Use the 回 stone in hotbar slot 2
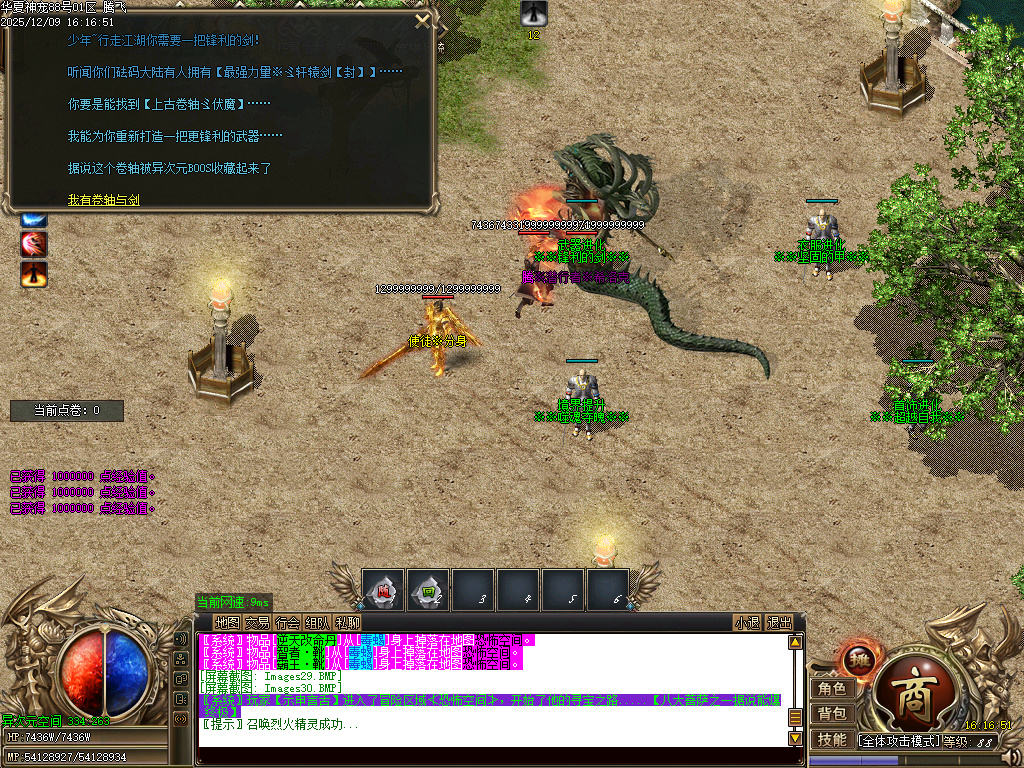Viewport: 1024px width, 768px height. point(428,589)
